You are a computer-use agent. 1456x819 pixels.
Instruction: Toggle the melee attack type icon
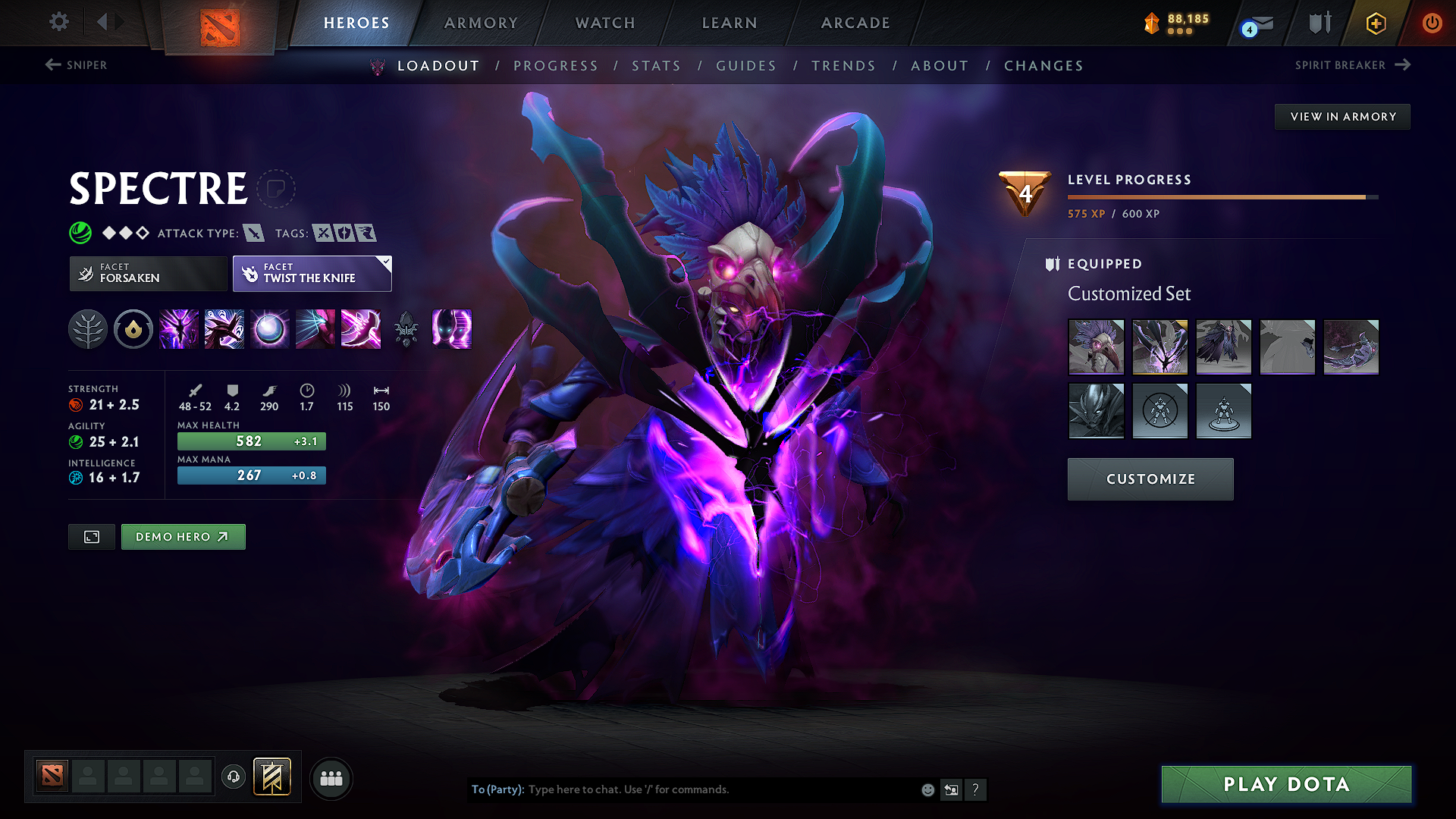tap(254, 233)
